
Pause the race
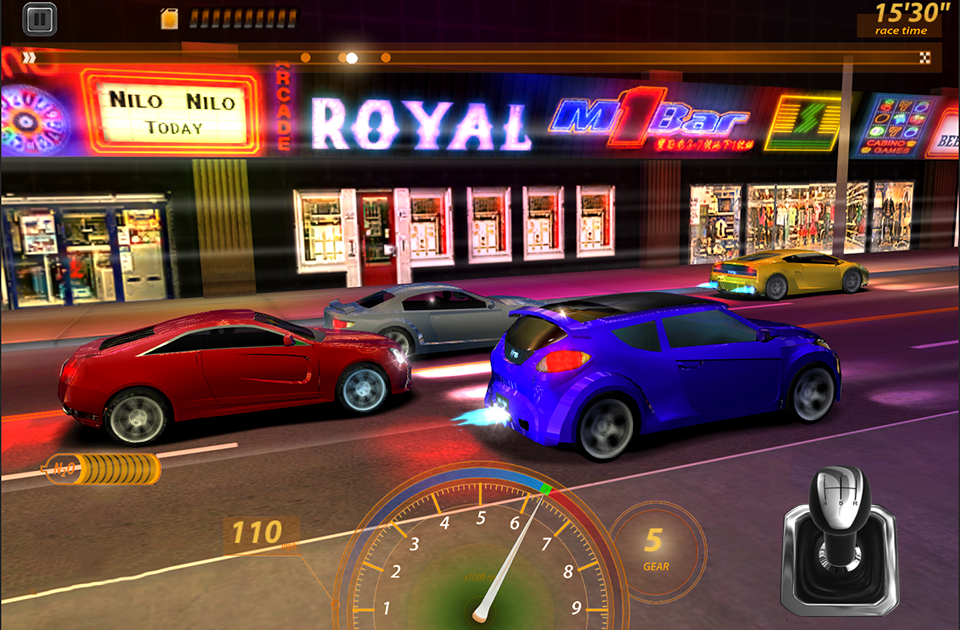point(38,17)
